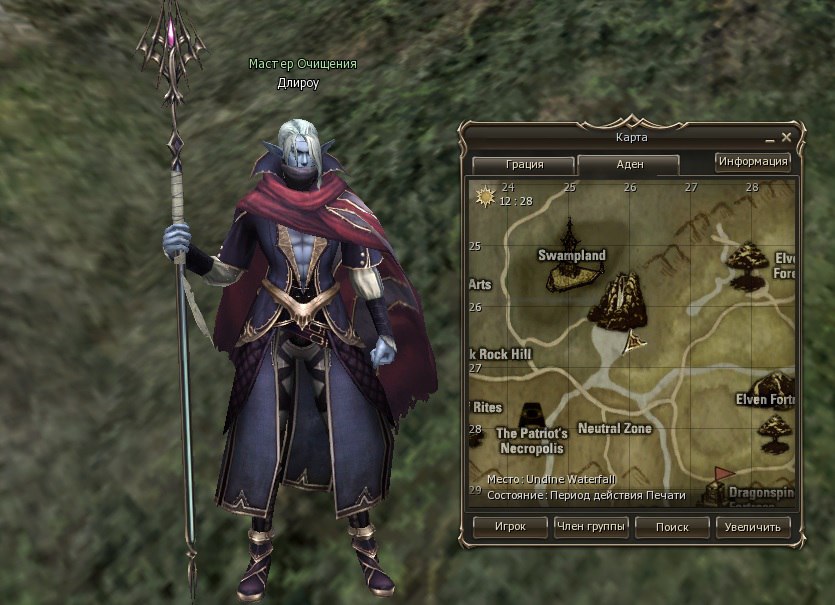Open the Поиск search
The width and height of the screenshot is (835, 605).
click(x=672, y=526)
